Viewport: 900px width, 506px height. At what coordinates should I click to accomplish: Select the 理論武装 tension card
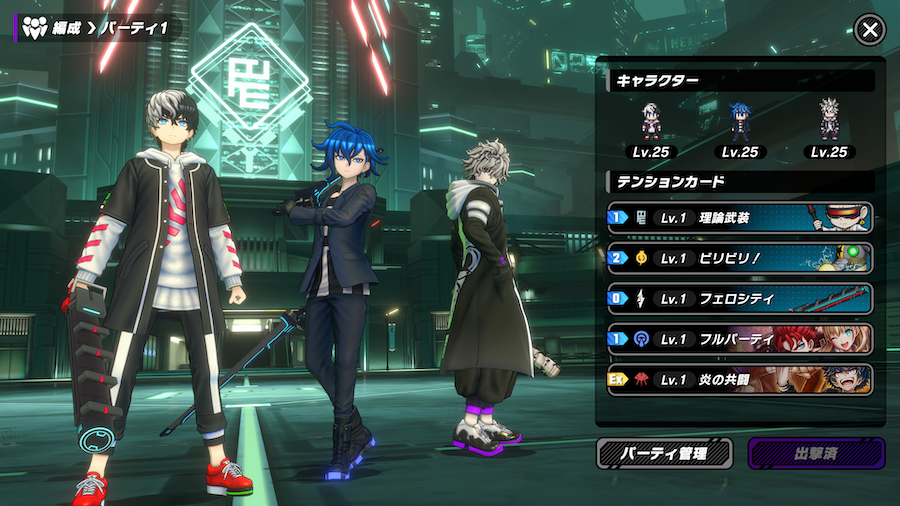click(739, 218)
